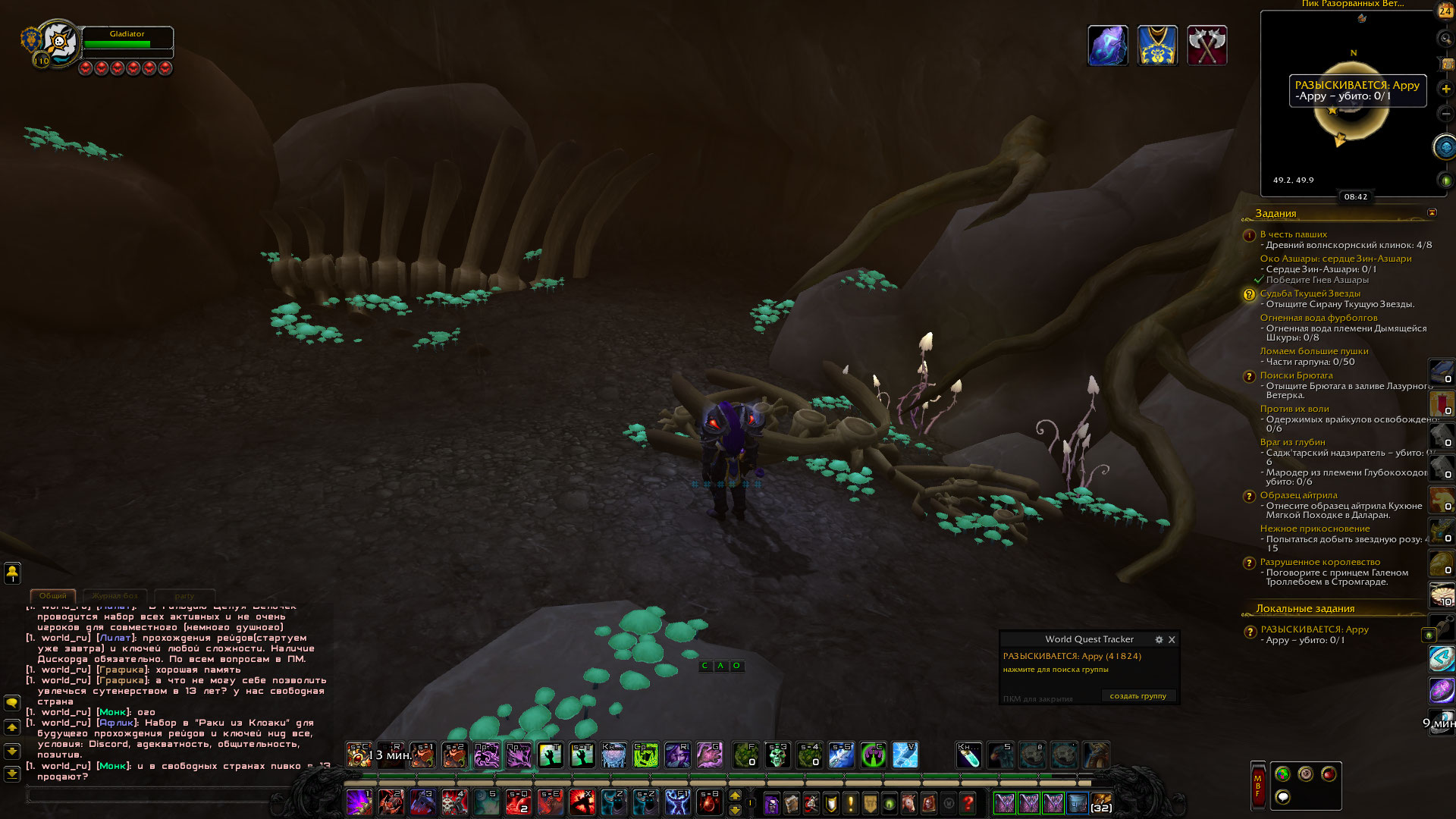Close the World Quest Tracker popup

[1172, 640]
